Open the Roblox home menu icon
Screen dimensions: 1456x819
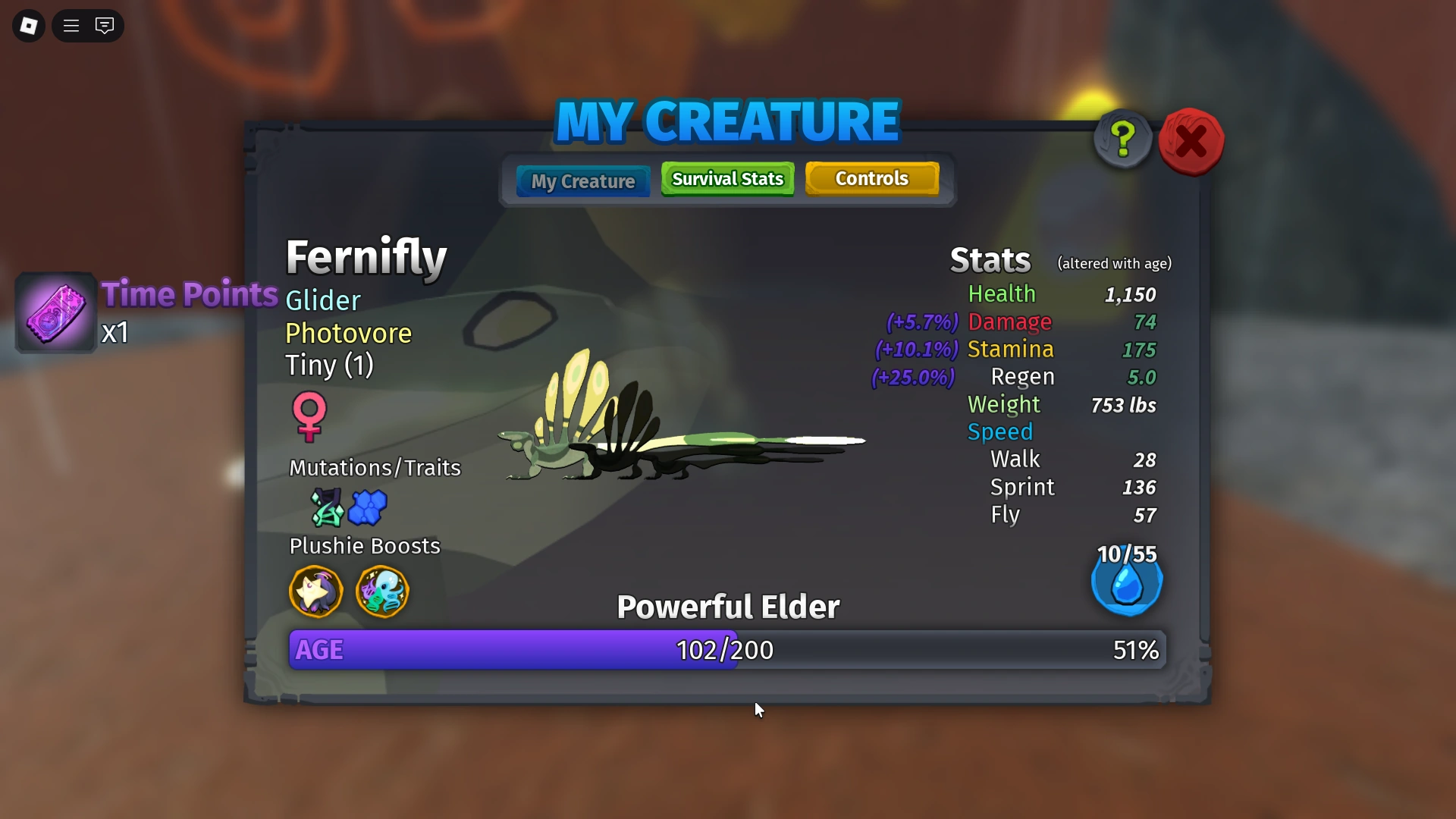tap(28, 25)
